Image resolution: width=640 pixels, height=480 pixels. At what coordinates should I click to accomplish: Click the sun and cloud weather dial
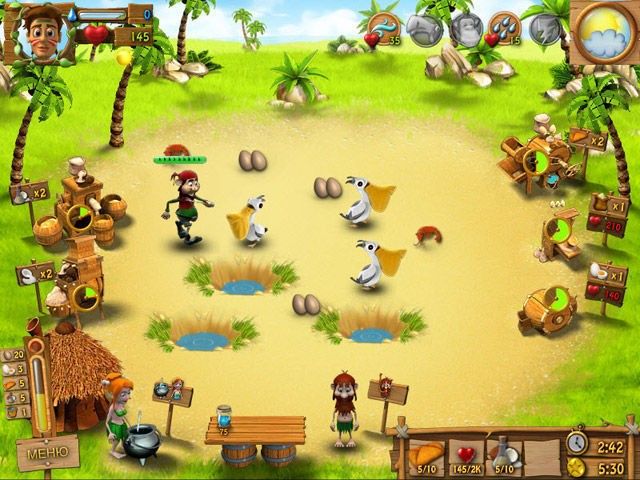click(604, 32)
